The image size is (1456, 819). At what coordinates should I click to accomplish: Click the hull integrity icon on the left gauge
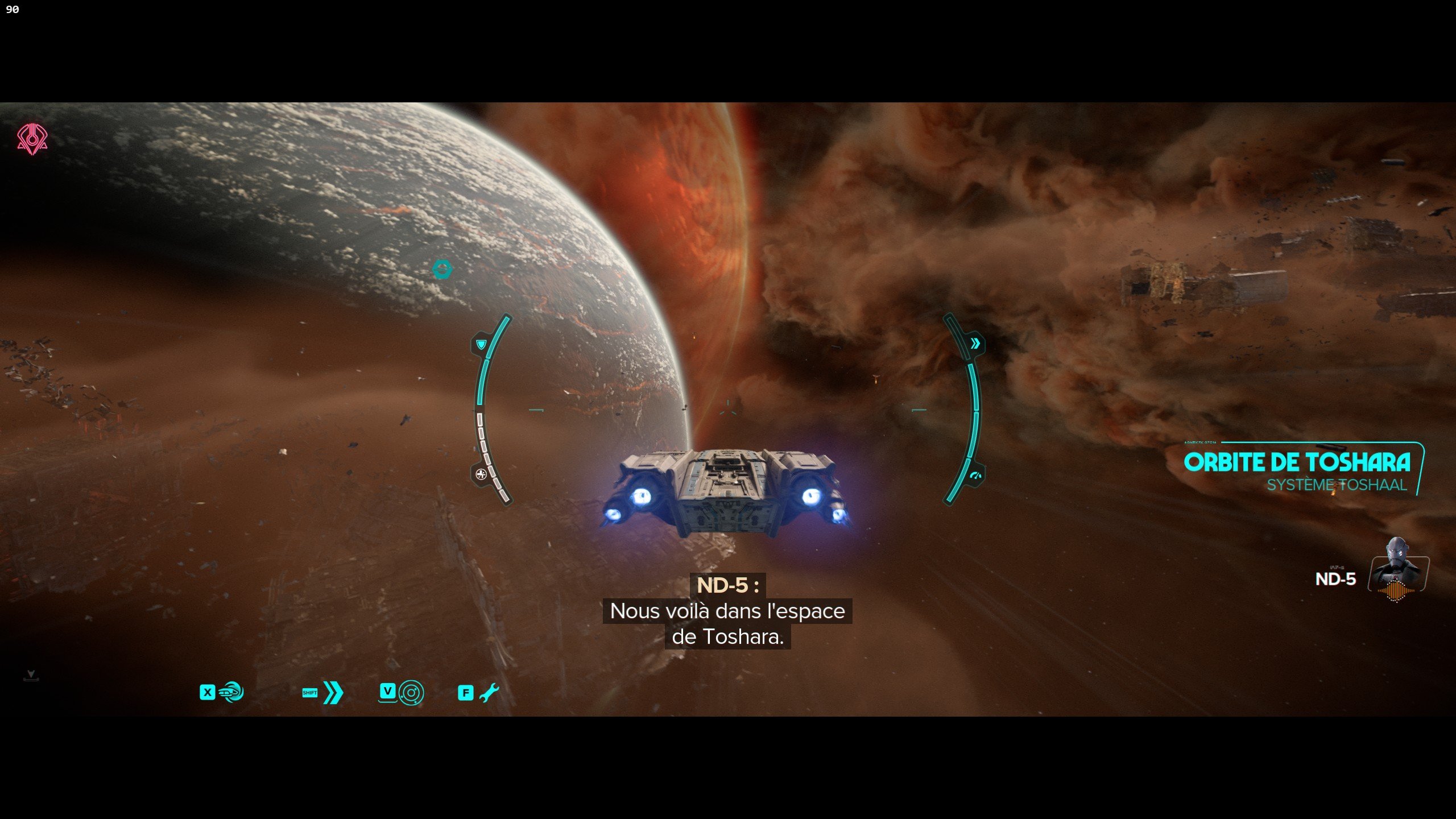point(481,474)
